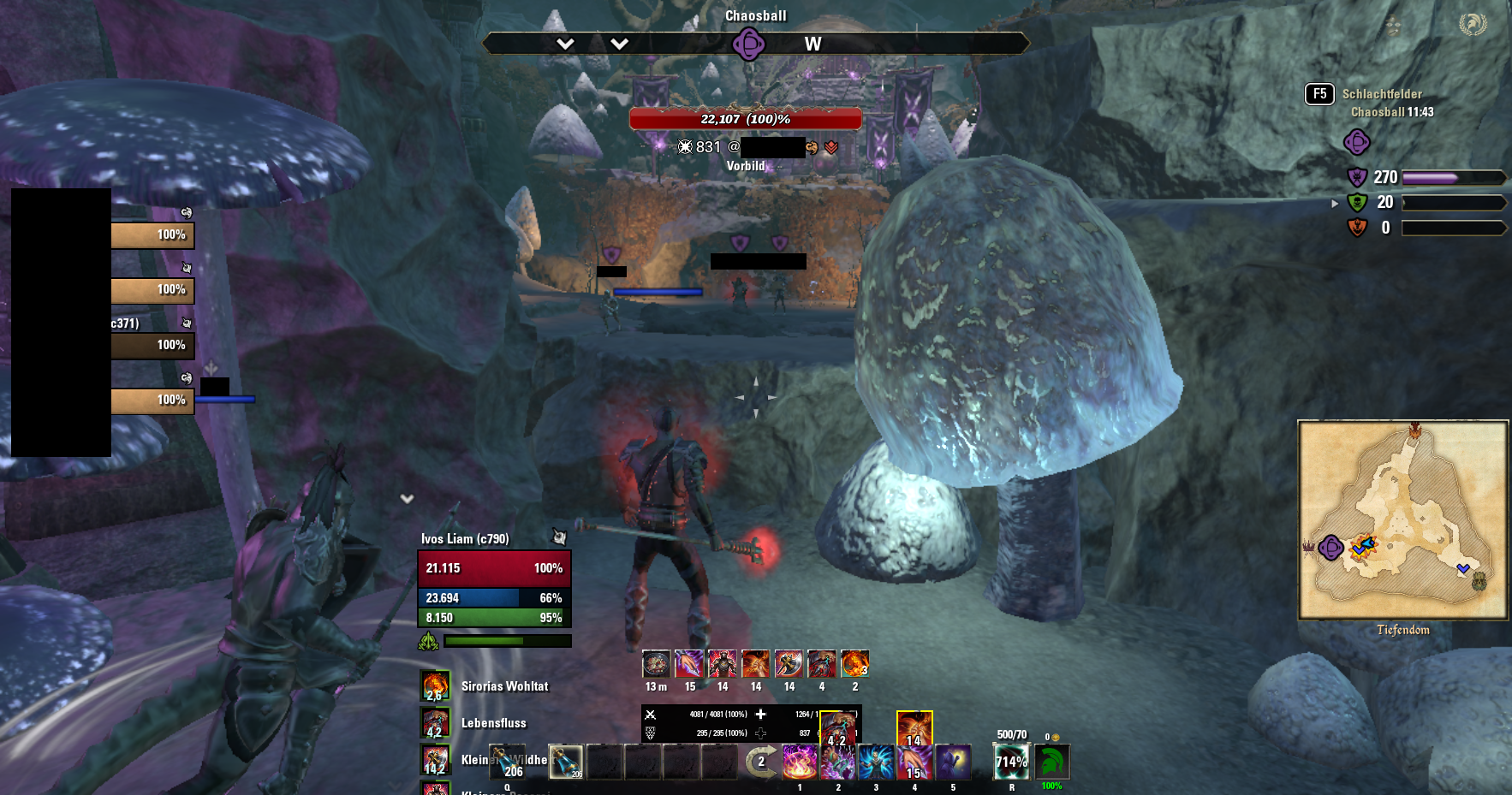The height and width of the screenshot is (795, 1512).
Task: Click the food buff icon showing 13 m
Action: [655, 666]
